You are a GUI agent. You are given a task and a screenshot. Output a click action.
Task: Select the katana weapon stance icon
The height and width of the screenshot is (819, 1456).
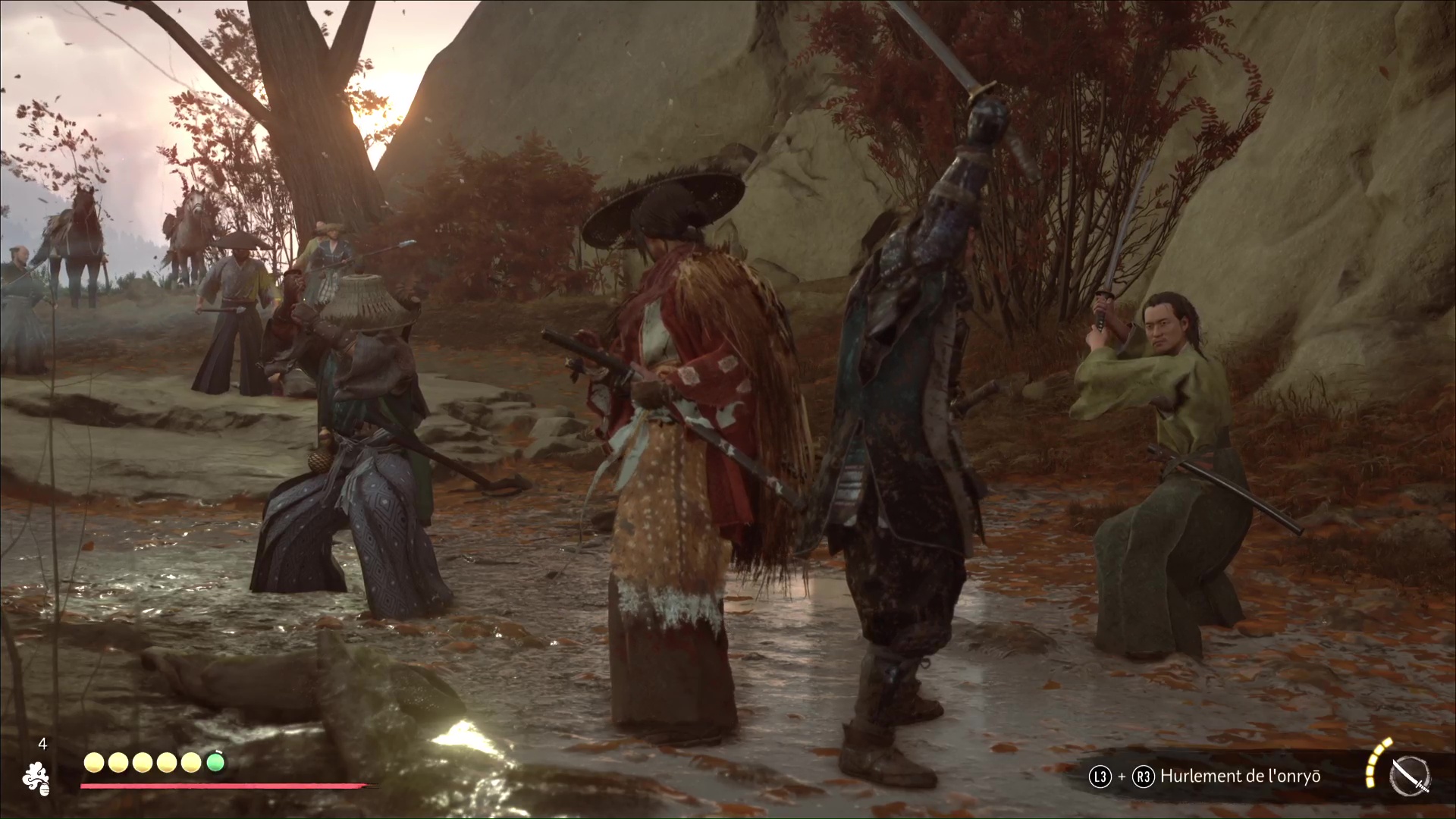point(1409,778)
